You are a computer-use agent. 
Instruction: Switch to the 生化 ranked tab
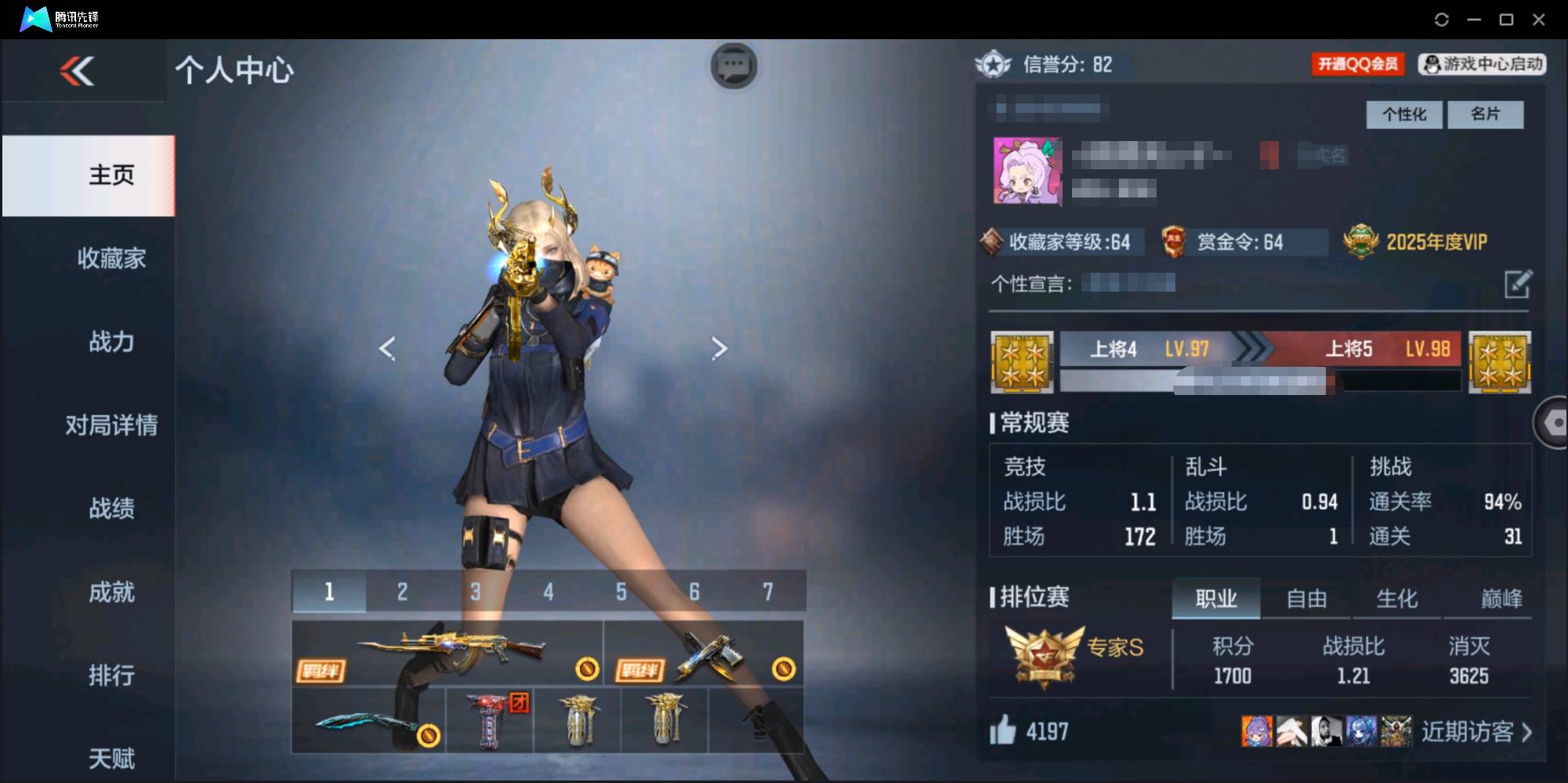(x=1397, y=599)
